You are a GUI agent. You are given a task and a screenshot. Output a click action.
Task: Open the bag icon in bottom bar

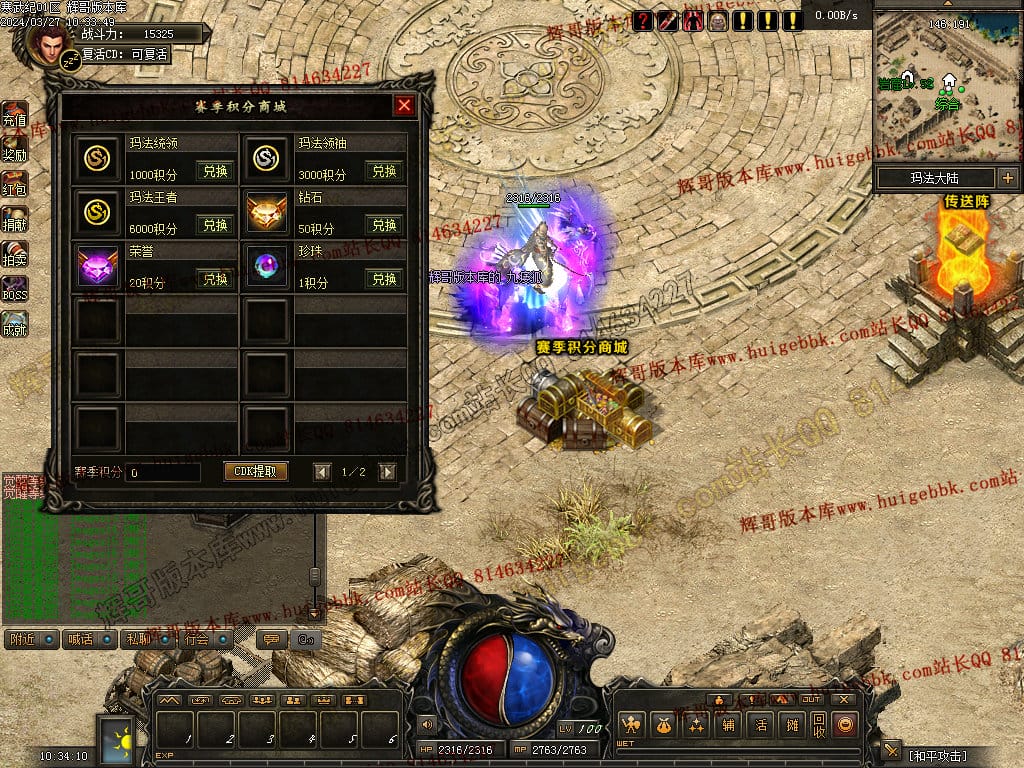[x=661, y=725]
